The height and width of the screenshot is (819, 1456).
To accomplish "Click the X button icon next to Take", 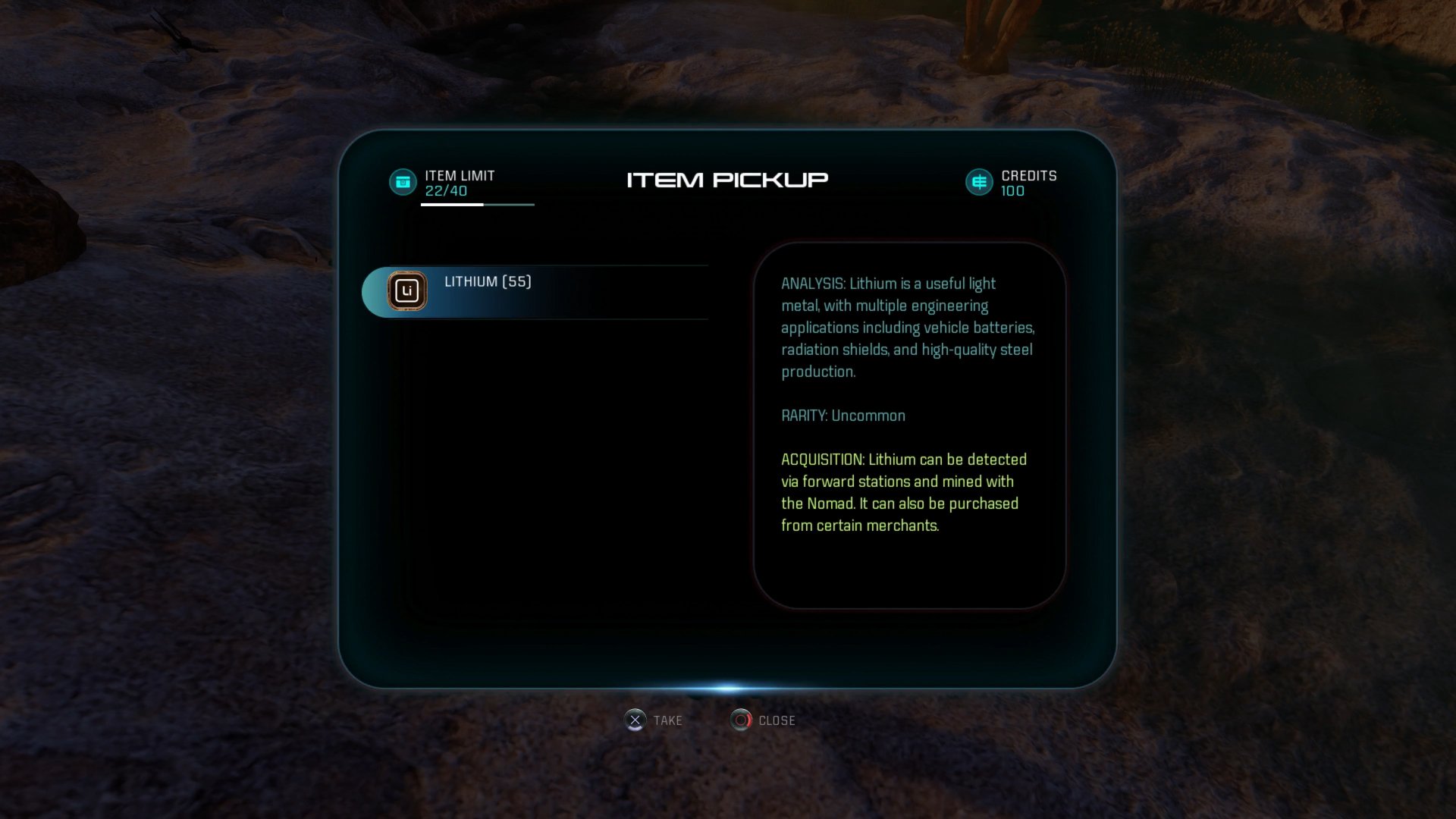I will [x=637, y=720].
